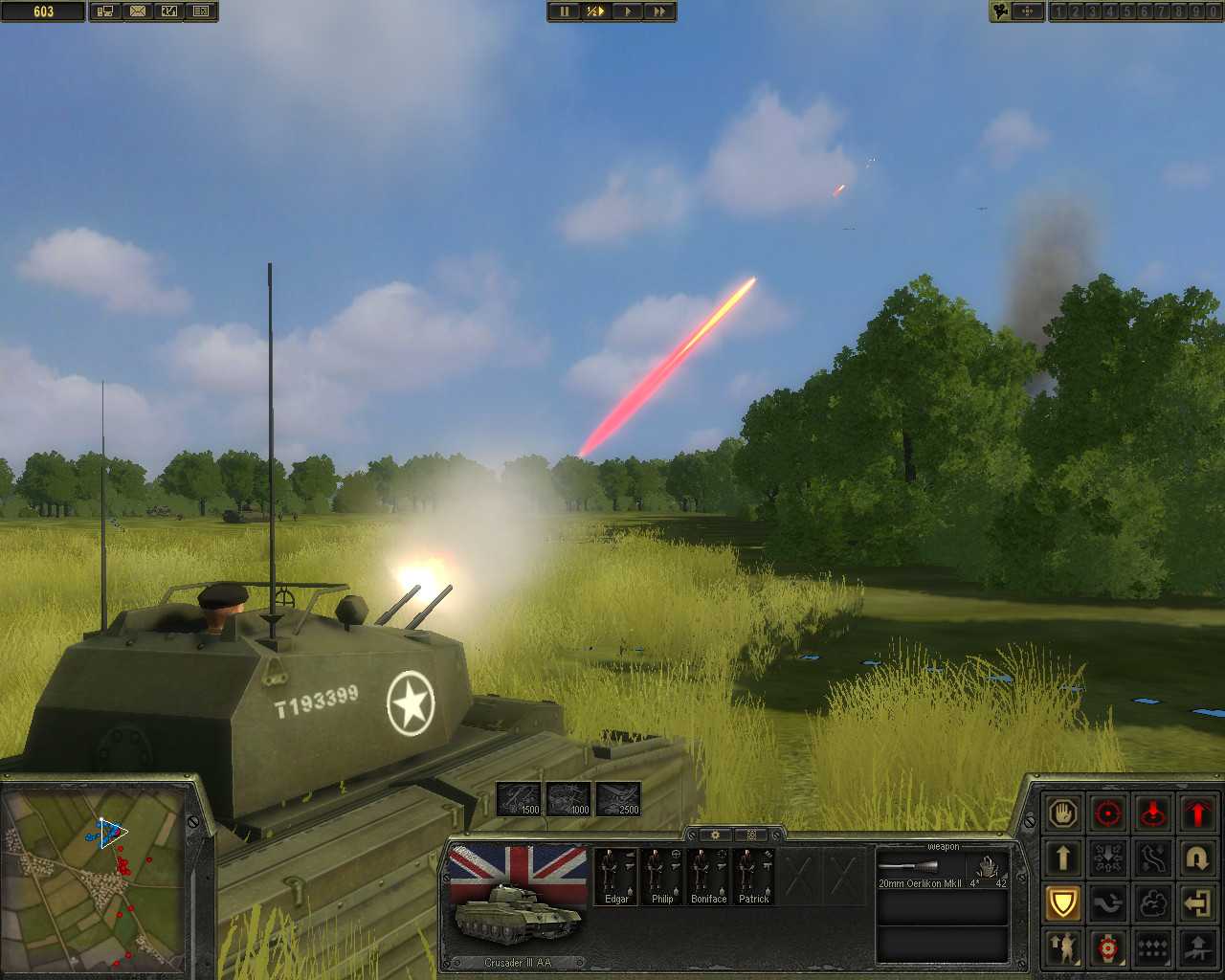The image size is (1225, 980).
Task: Issue the Stop order (hand icon)
Action: click(1063, 813)
